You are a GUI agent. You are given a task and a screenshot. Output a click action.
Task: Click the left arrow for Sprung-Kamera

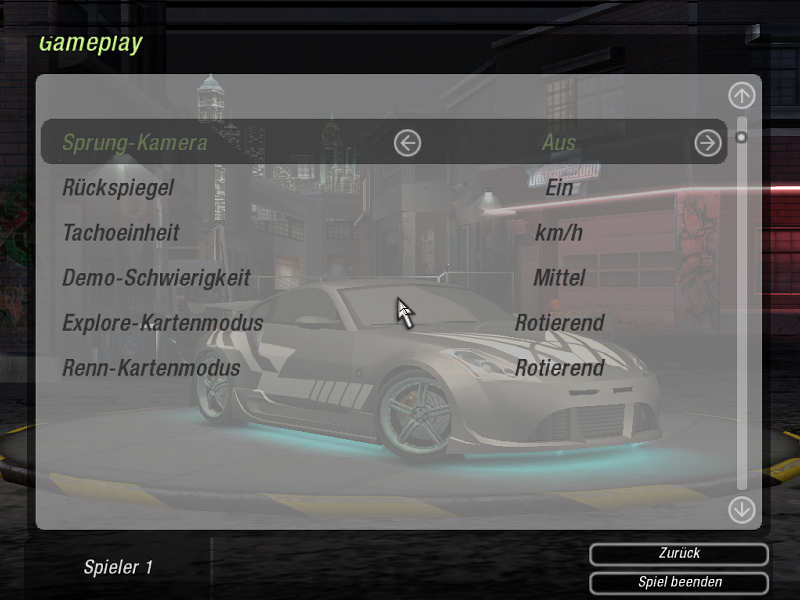tap(407, 143)
